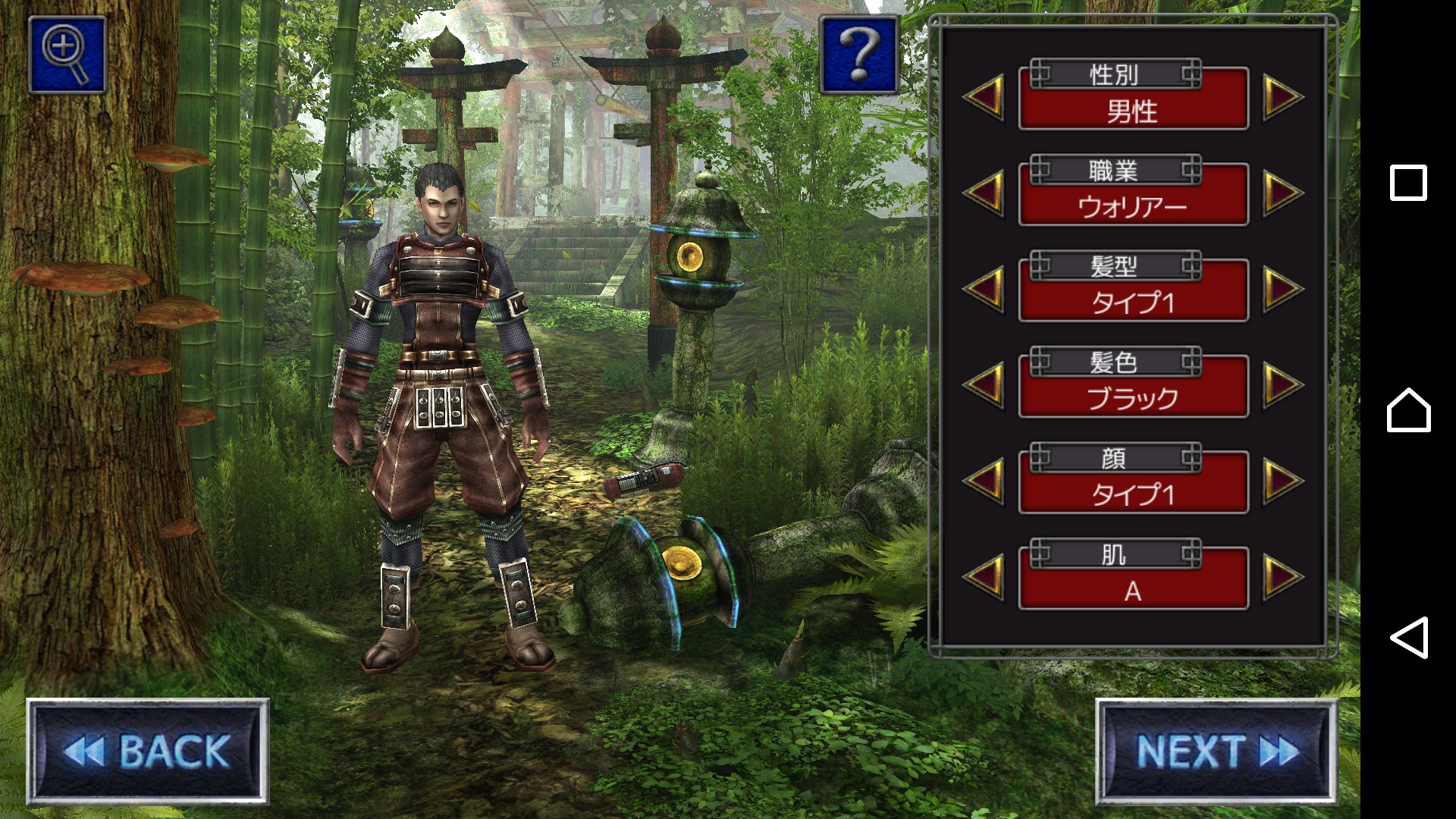
Task: Select previous 髪色 hair color
Action: point(984,385)
